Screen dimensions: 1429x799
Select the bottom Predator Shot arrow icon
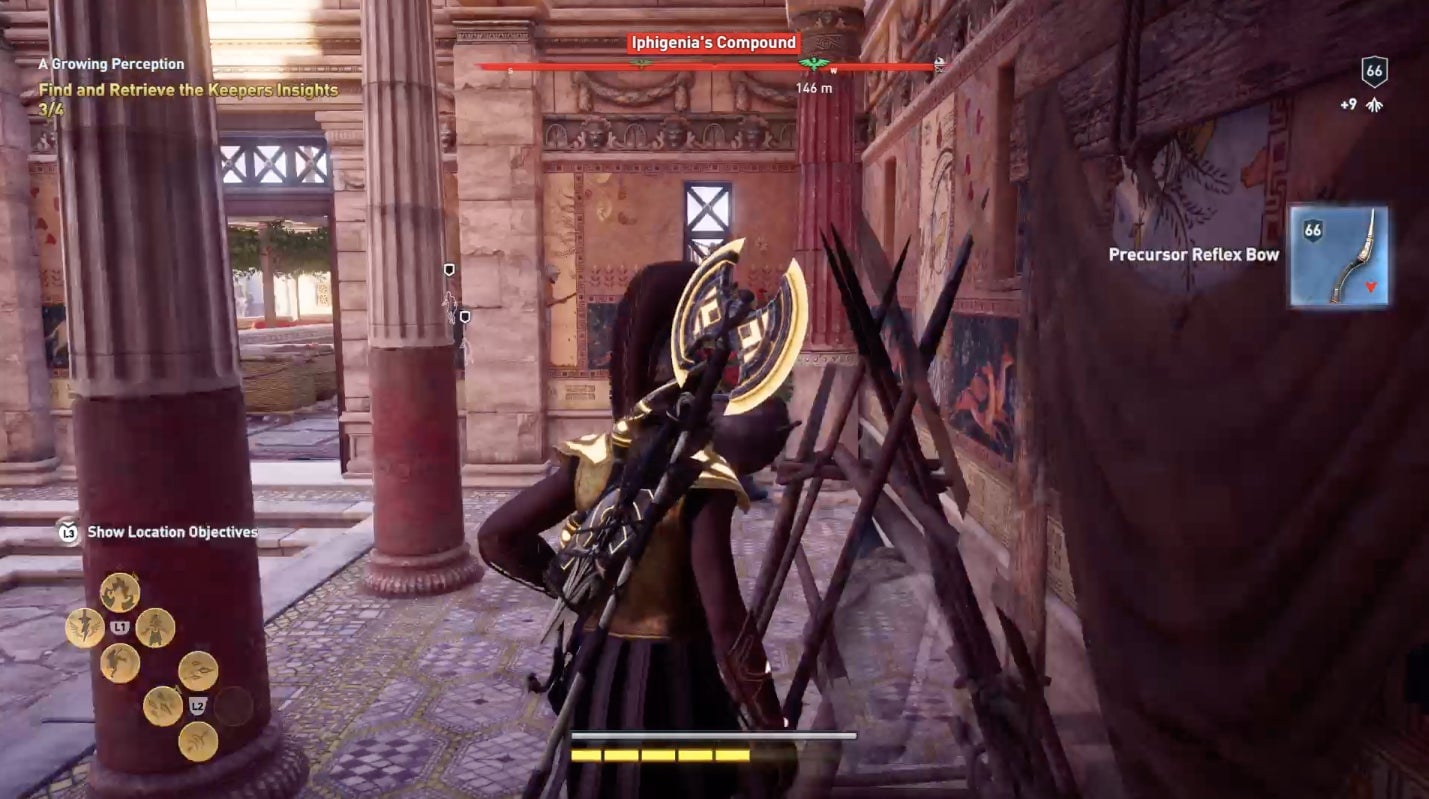197,740
